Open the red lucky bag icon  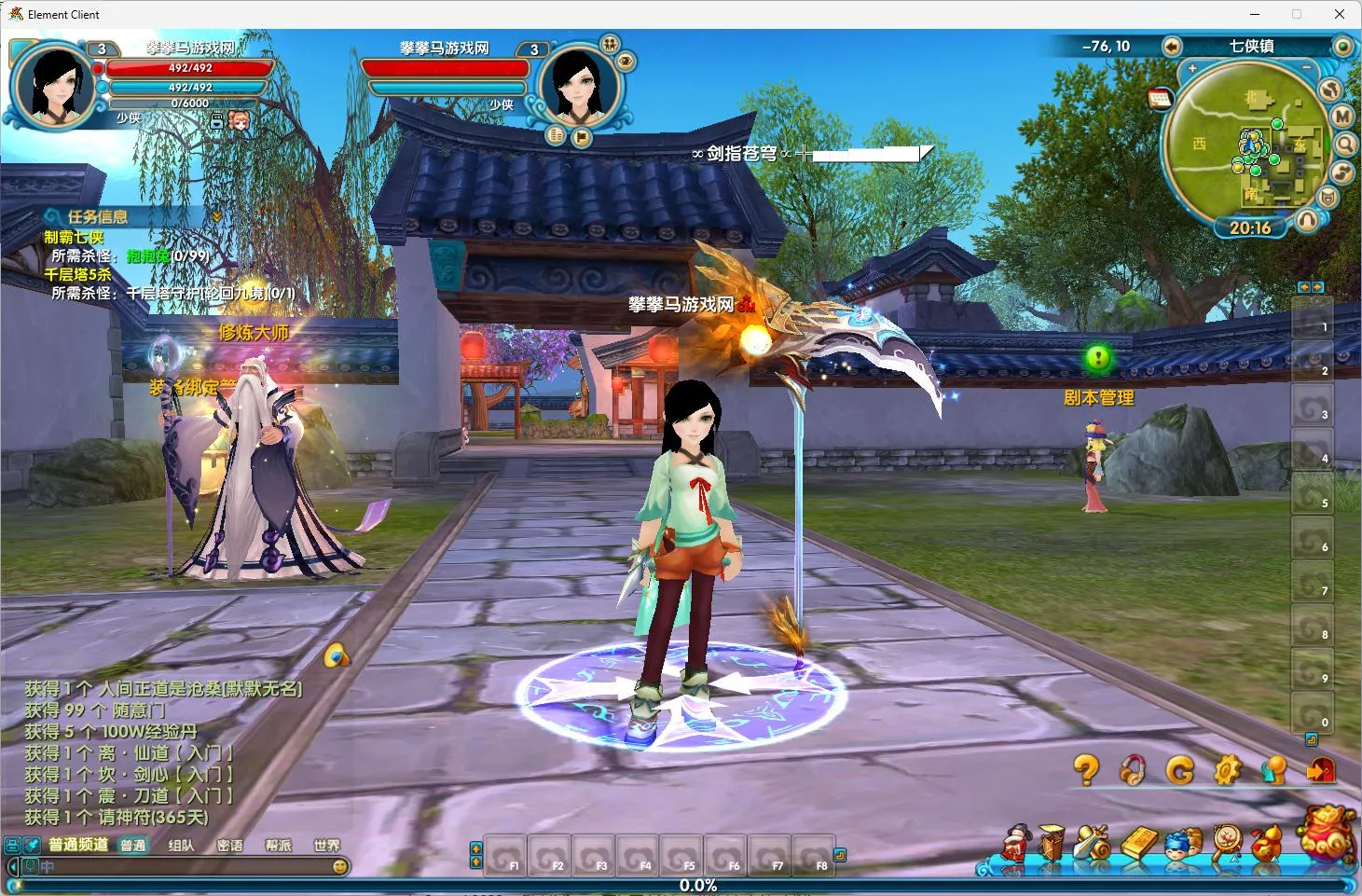coord(1327,833)
